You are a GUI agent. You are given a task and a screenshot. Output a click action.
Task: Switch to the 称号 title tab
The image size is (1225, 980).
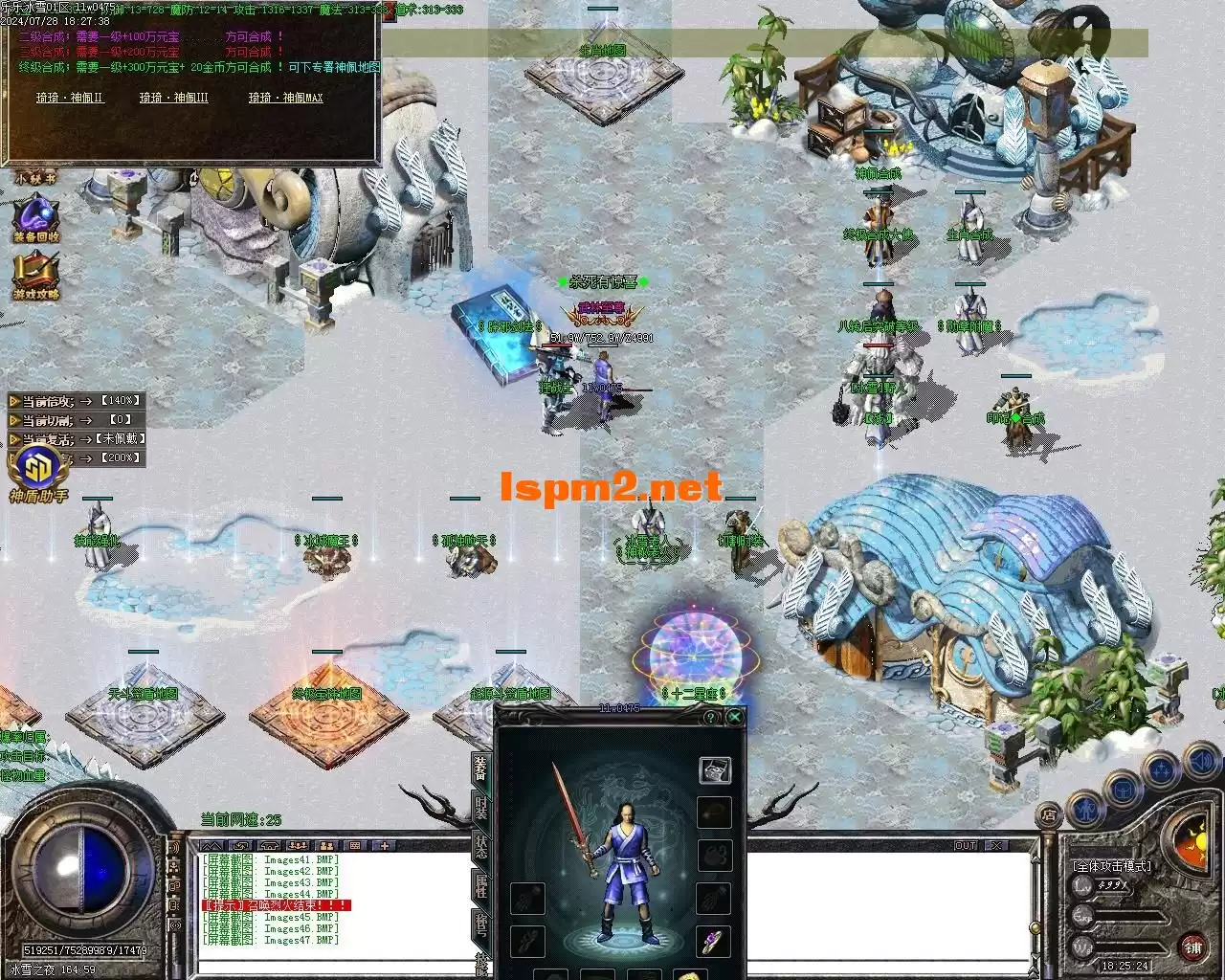point(481,926)
